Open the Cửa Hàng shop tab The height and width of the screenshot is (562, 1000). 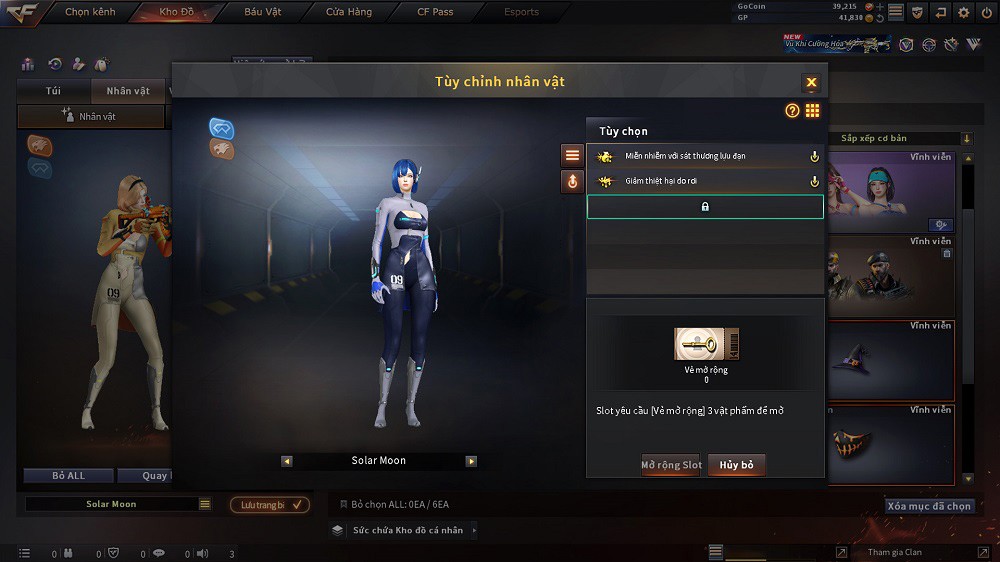[x=348, y=12]
